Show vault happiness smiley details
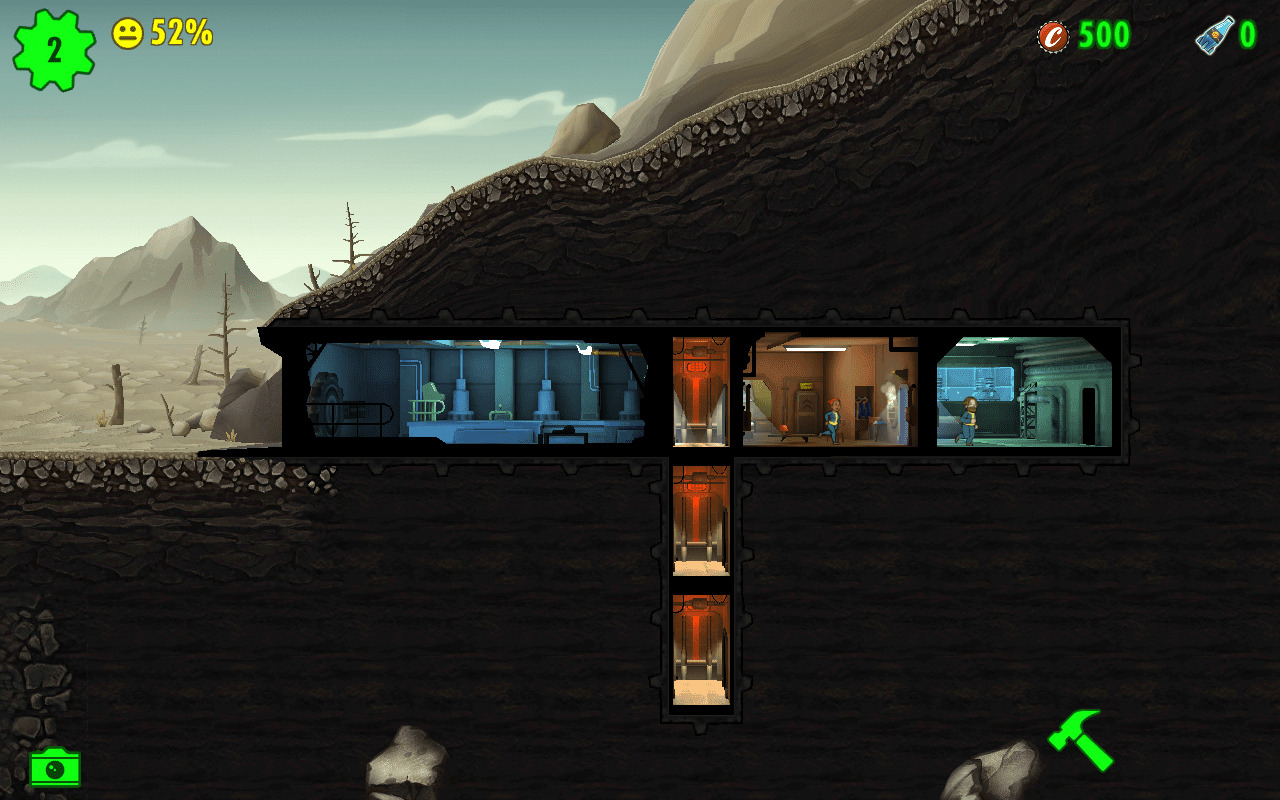The image size is (1280, 800). coord(127,34)
